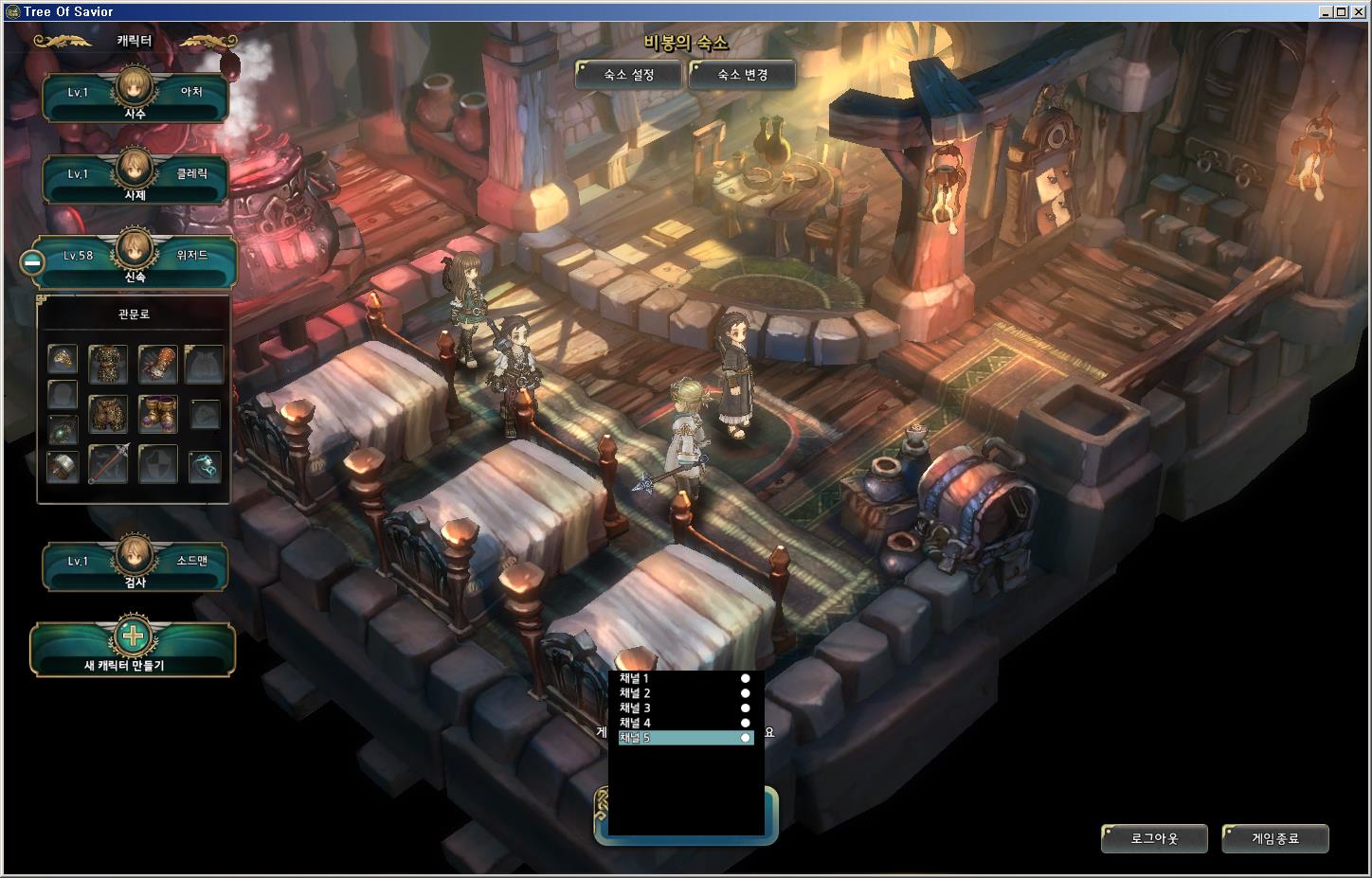
Task: Click the orange studded gloves slot
Action: coord(157,363)
